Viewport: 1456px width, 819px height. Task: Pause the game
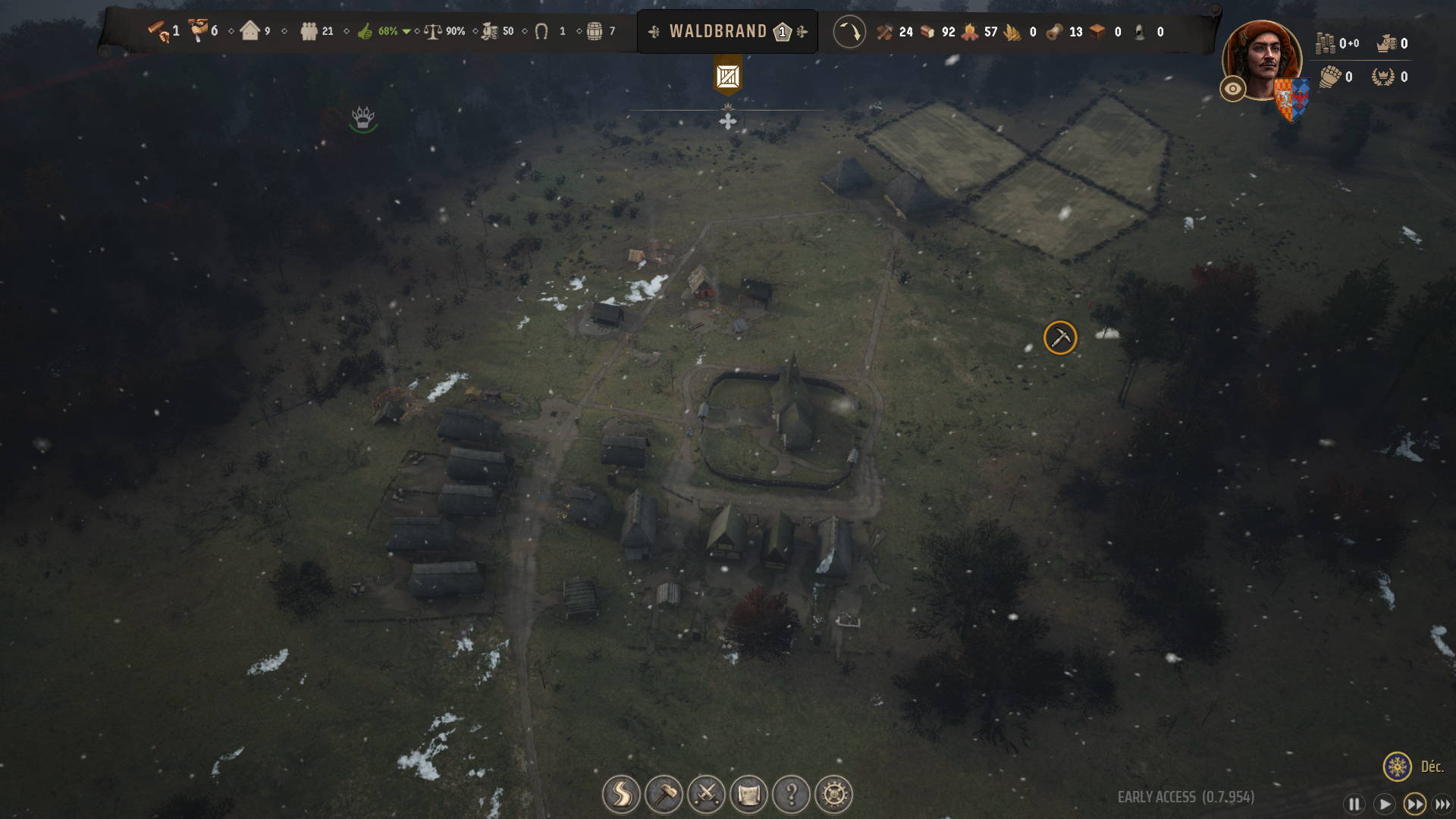[x=1354, y=804]
